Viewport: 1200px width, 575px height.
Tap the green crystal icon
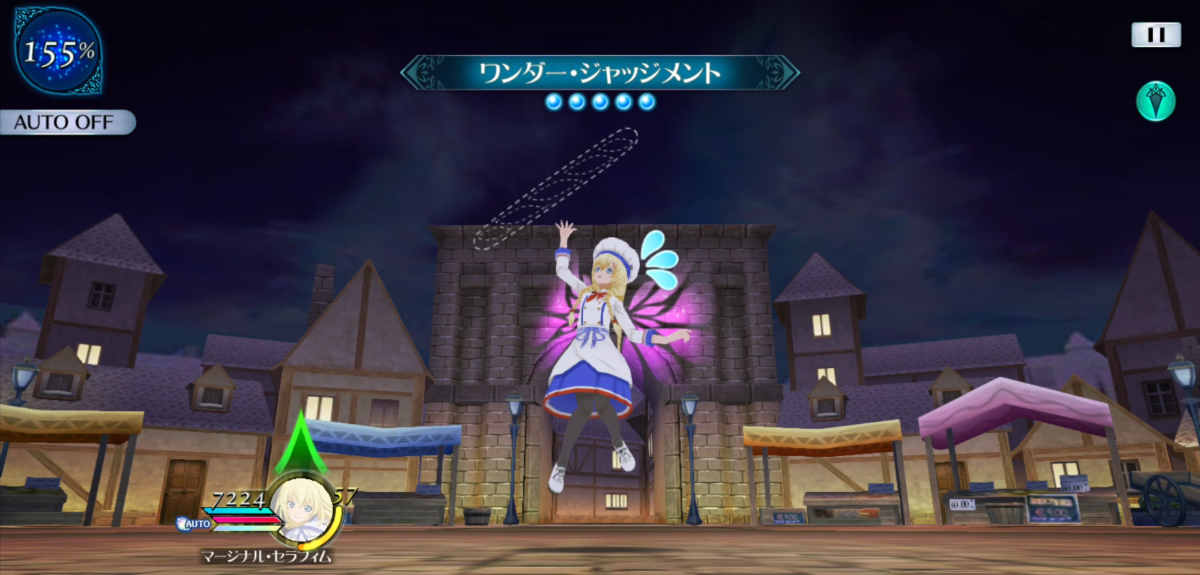[x=1156, y=101]
